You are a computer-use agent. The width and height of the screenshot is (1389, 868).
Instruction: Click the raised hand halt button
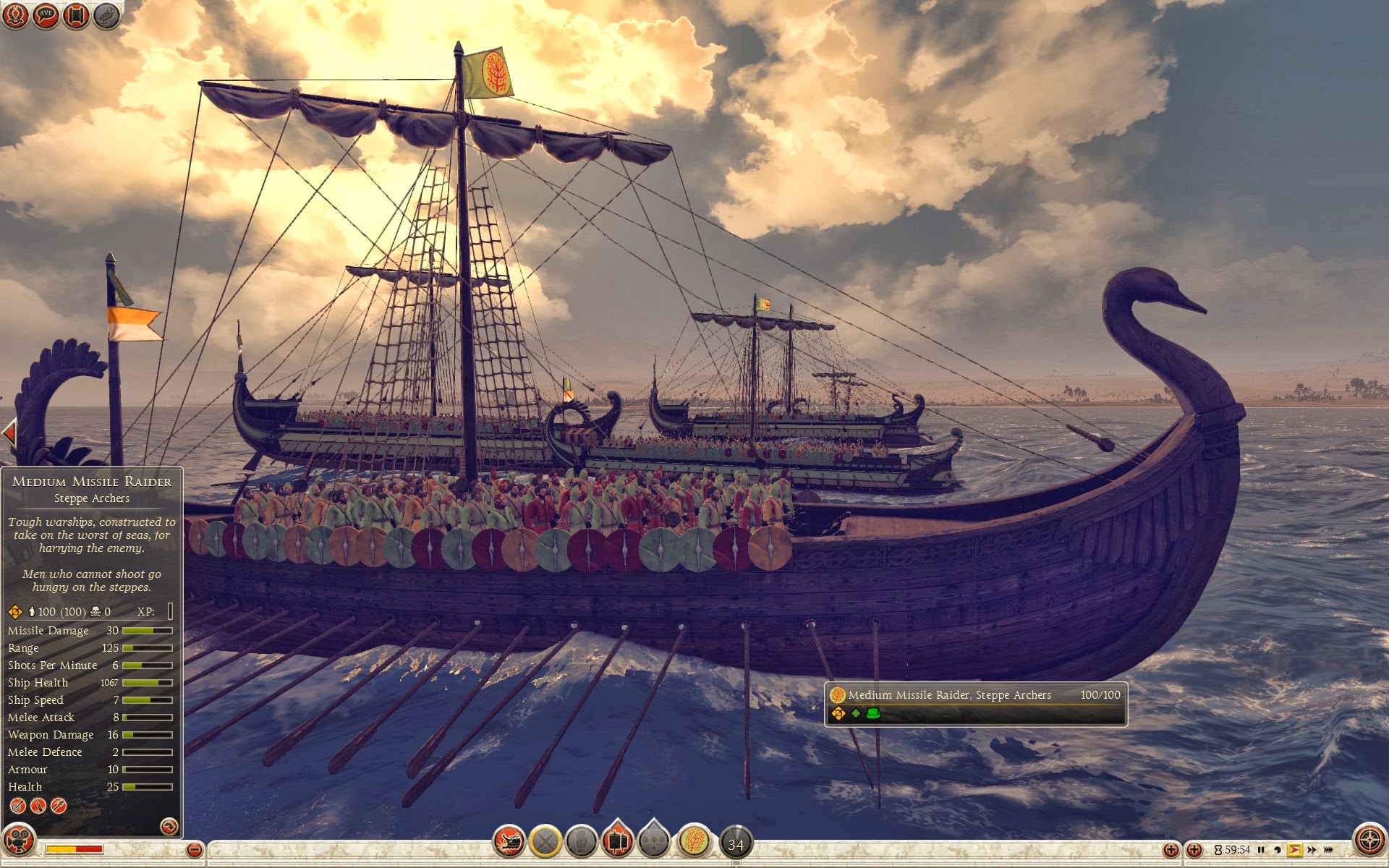[x=581, y=841]
